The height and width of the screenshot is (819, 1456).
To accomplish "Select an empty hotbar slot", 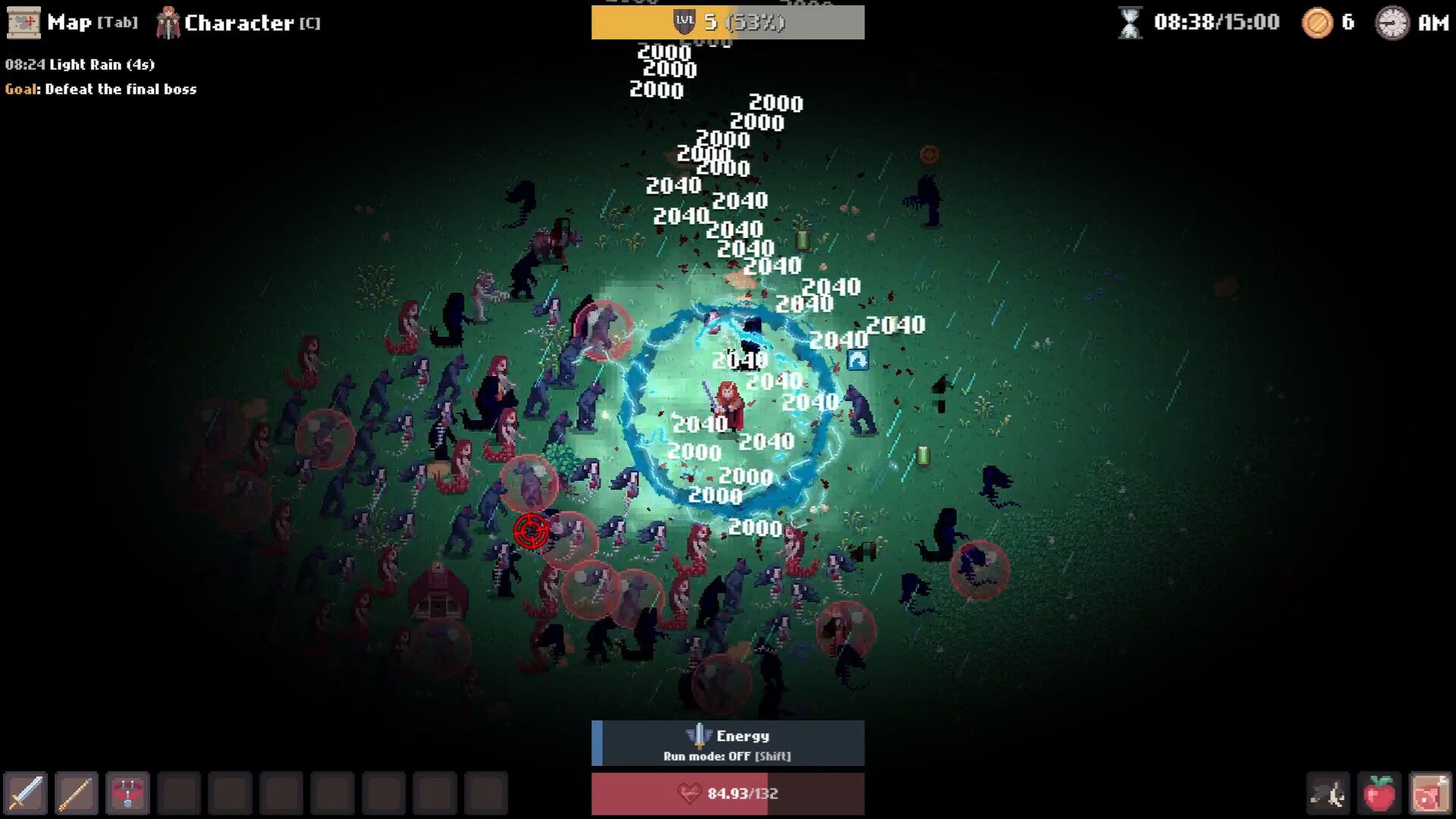I will pos(179,793).
